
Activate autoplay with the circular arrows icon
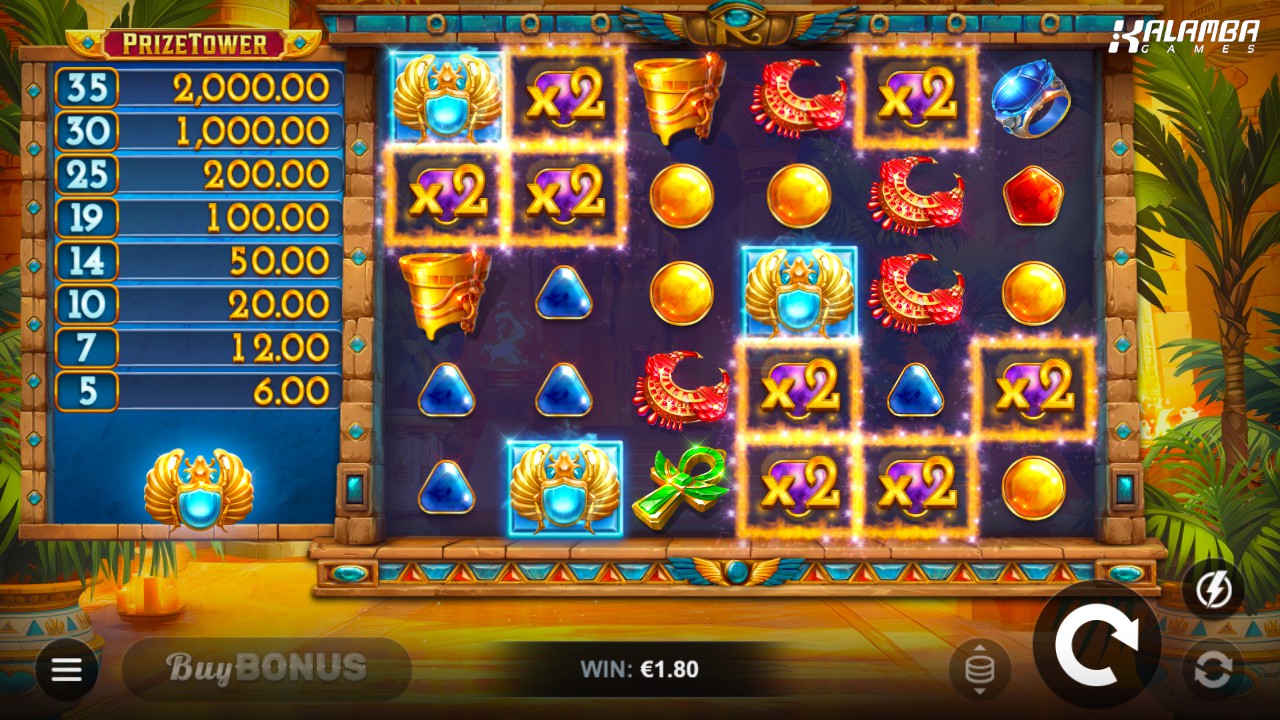click(x=1213, y=670)
